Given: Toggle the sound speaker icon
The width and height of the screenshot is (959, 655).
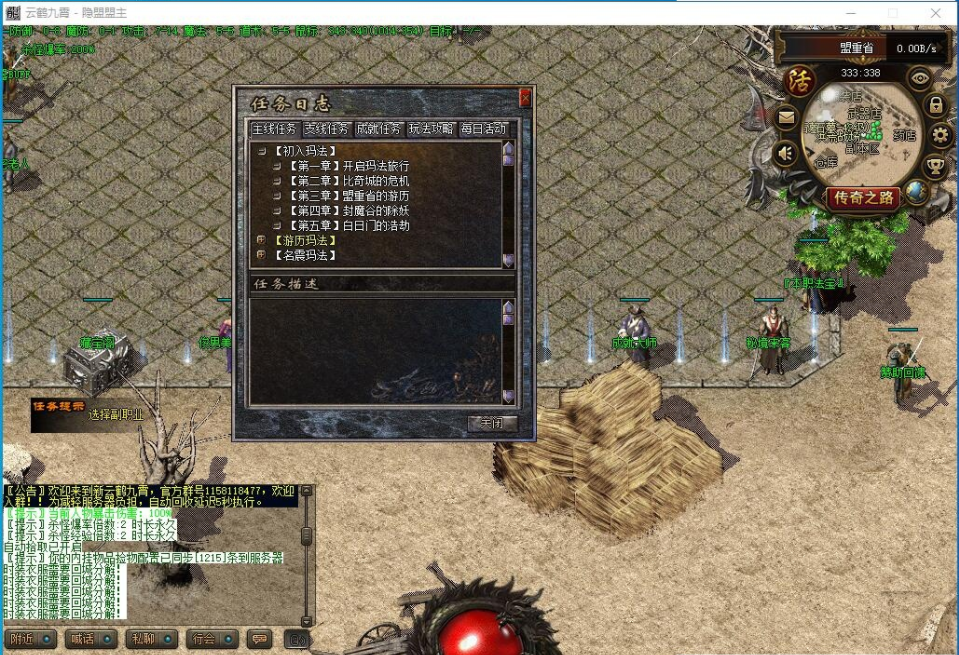Looking at the screenshot, I should tap(787, 153).
